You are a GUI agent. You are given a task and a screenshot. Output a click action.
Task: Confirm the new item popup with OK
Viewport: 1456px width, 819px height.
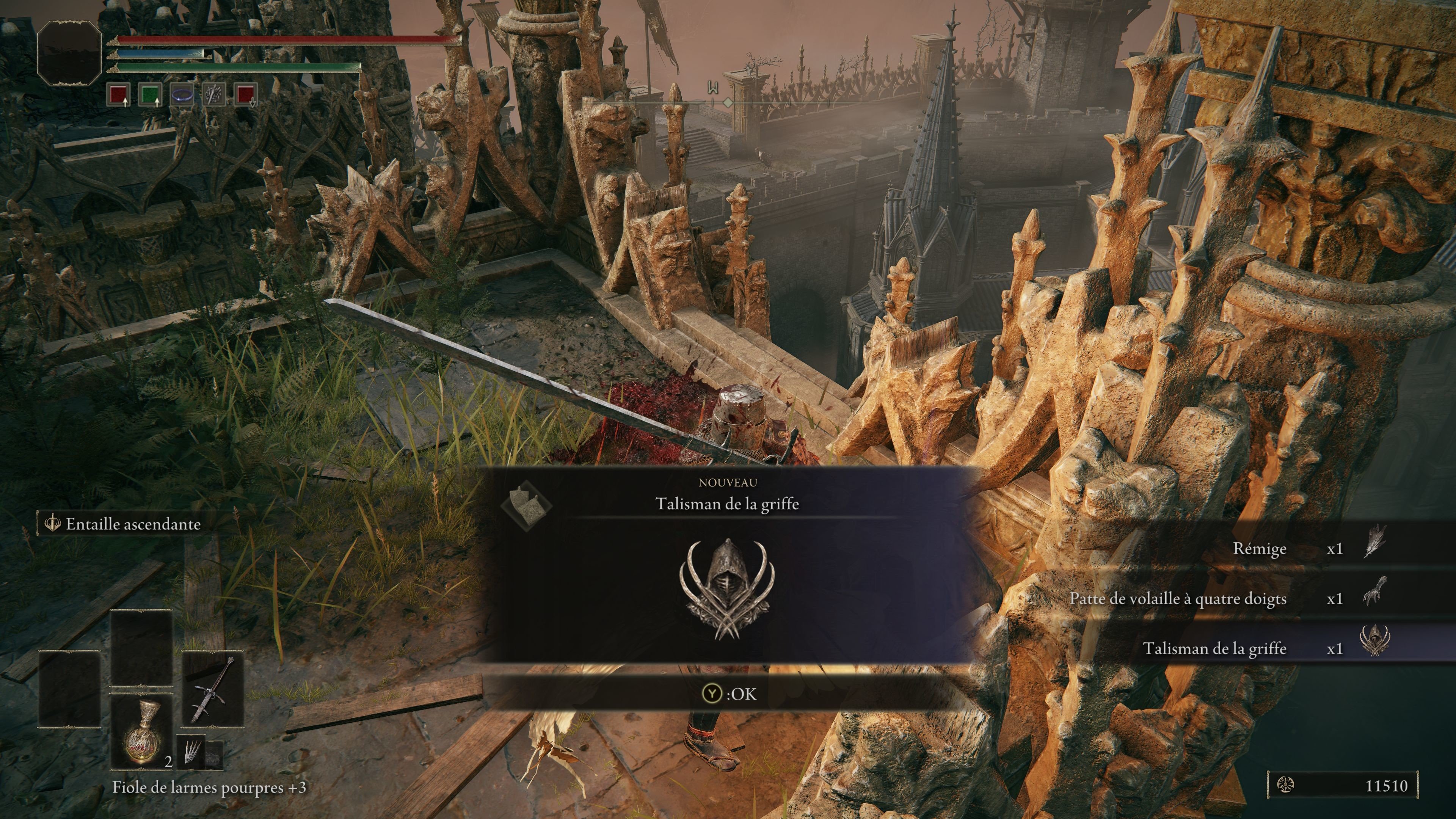point(728,693)
